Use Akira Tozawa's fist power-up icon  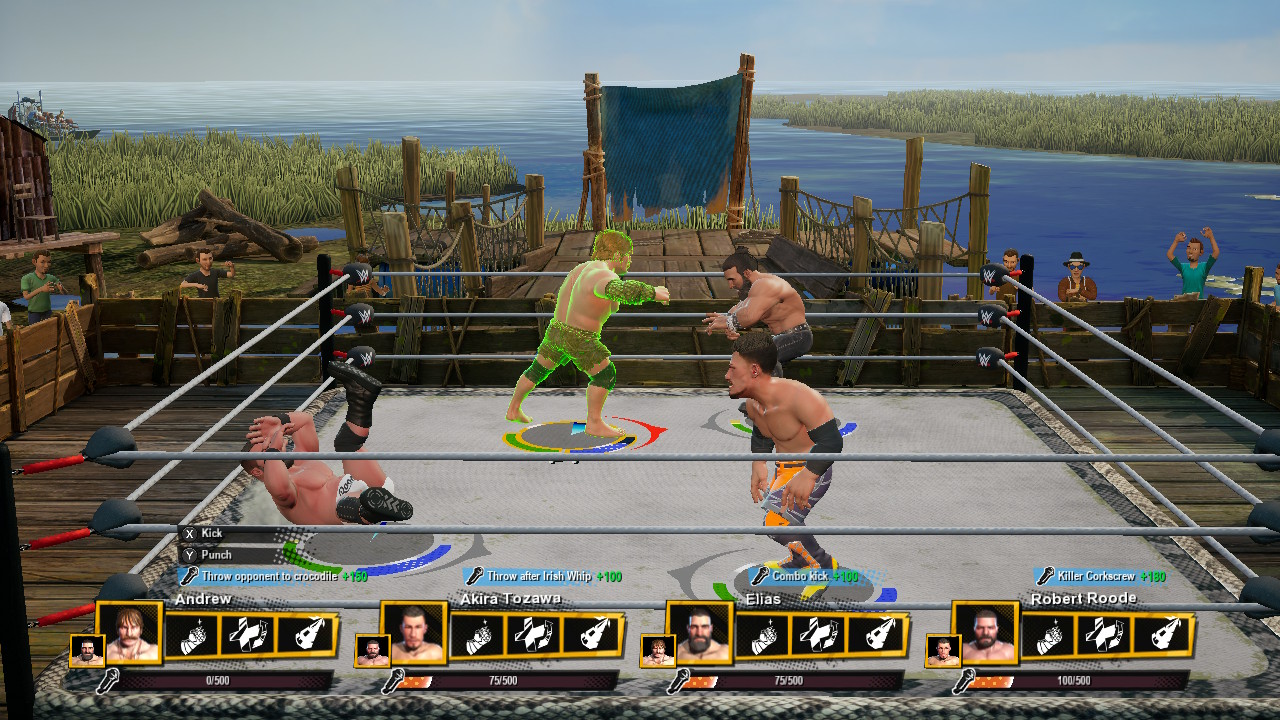[478, 636]
